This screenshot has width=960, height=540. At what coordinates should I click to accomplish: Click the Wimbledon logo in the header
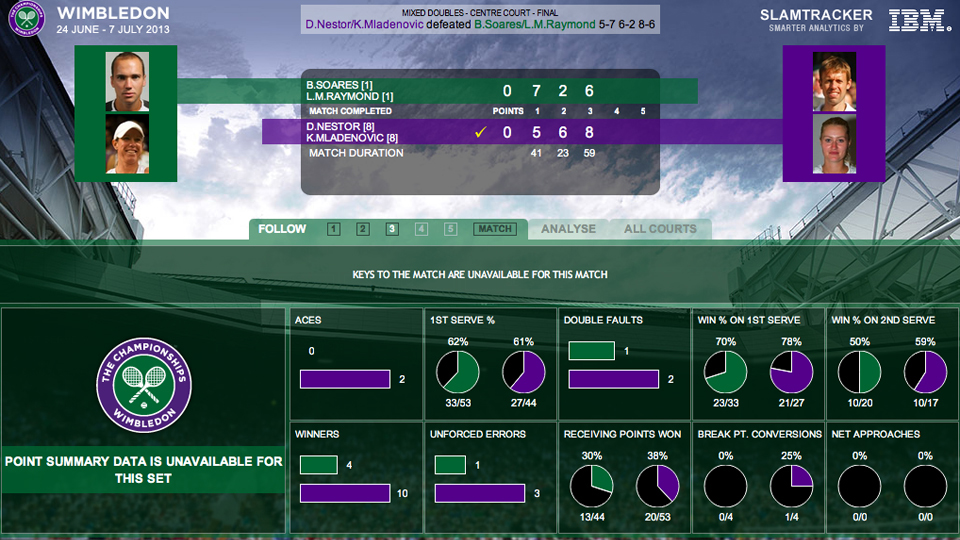27,19
